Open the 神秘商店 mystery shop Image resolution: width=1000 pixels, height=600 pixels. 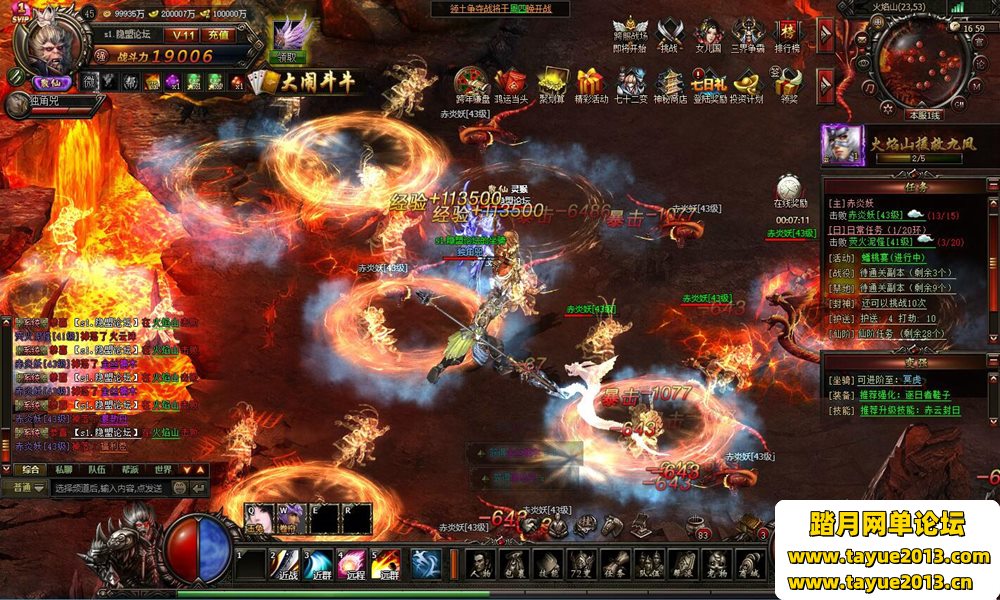pos(670,84)
